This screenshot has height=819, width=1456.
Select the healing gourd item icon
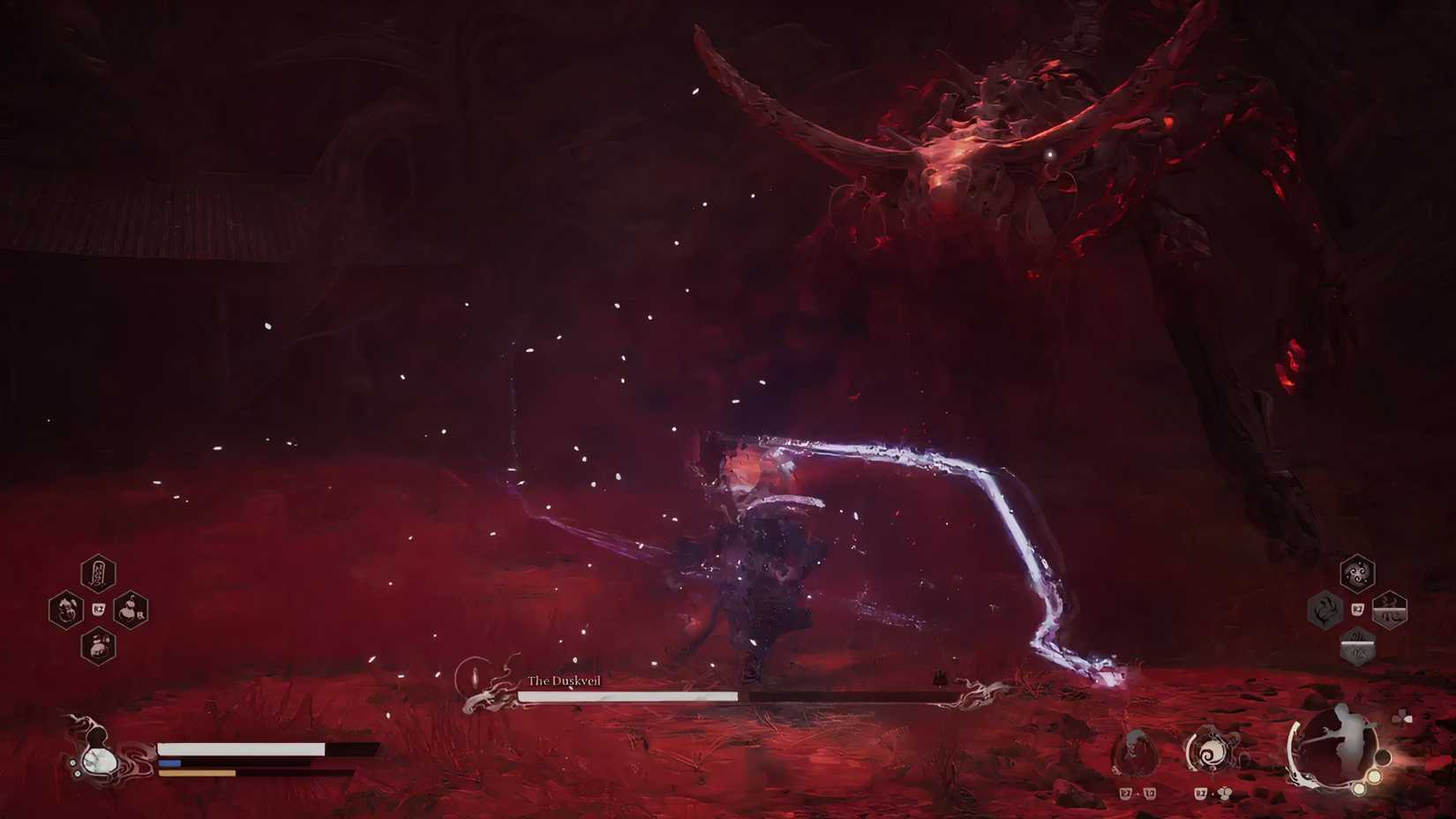coord(67,608)
